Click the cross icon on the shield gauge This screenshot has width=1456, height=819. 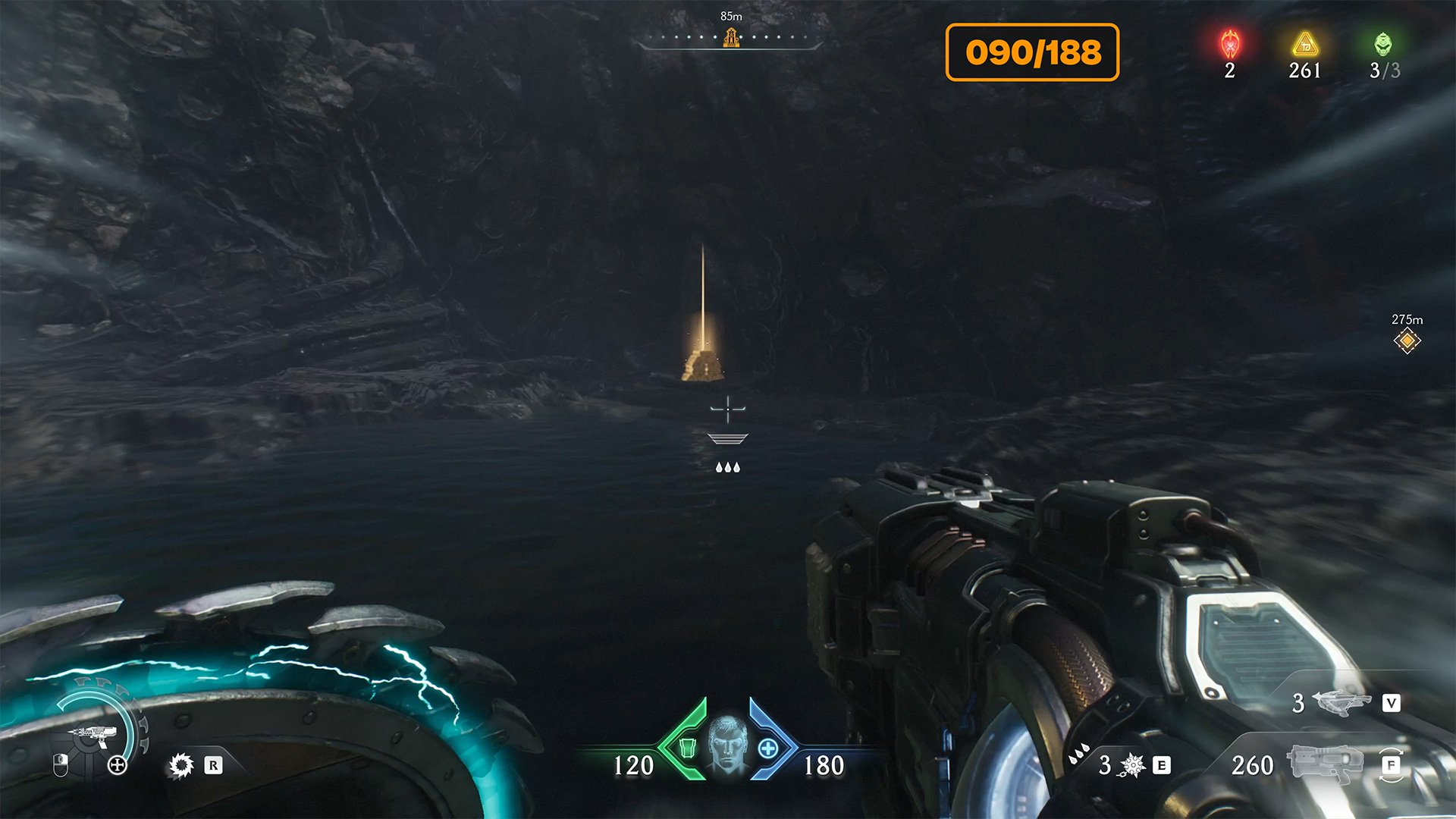(x=118, y=765)
